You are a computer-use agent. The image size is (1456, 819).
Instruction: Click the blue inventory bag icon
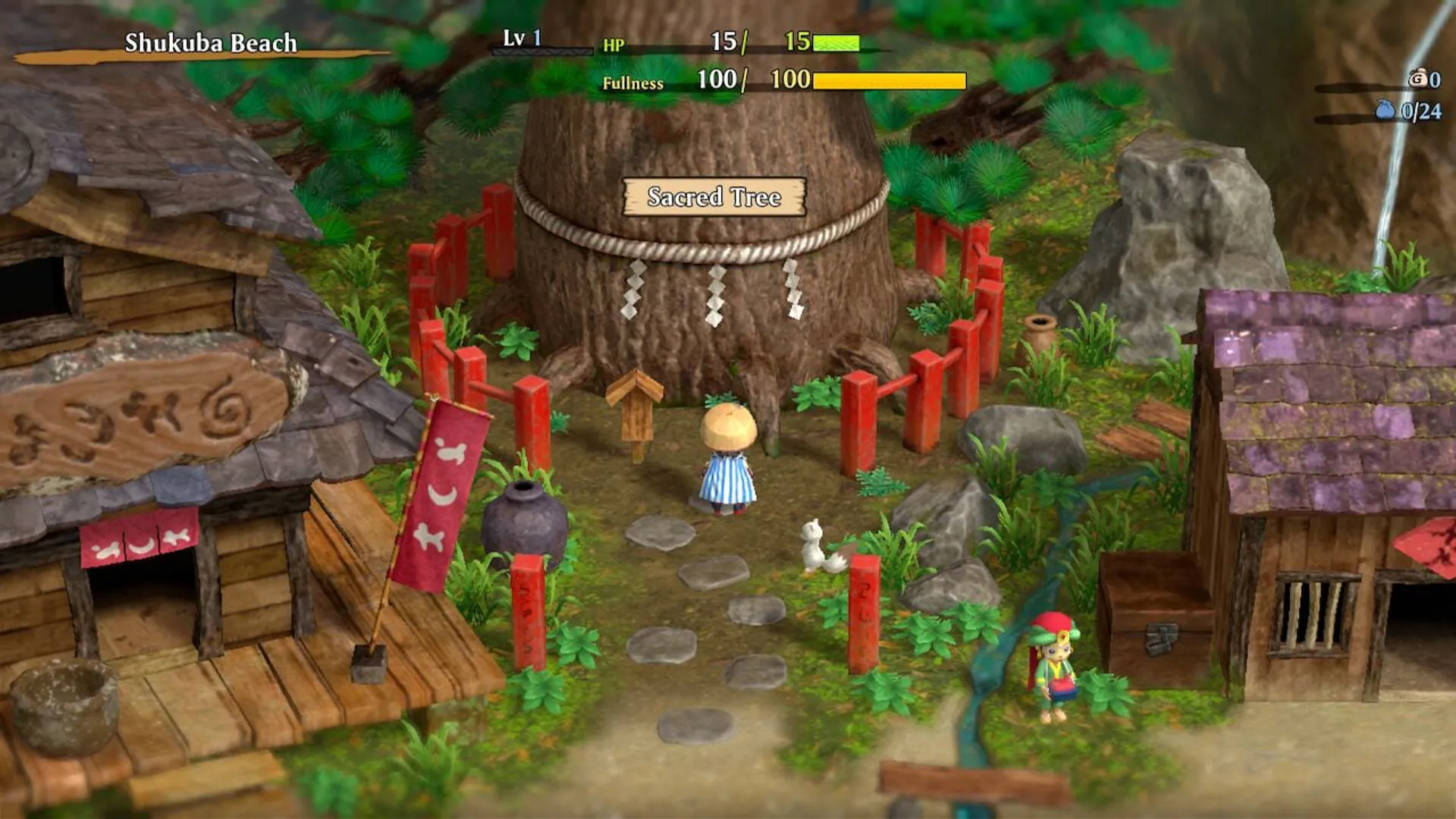[x=1385, y=111]
